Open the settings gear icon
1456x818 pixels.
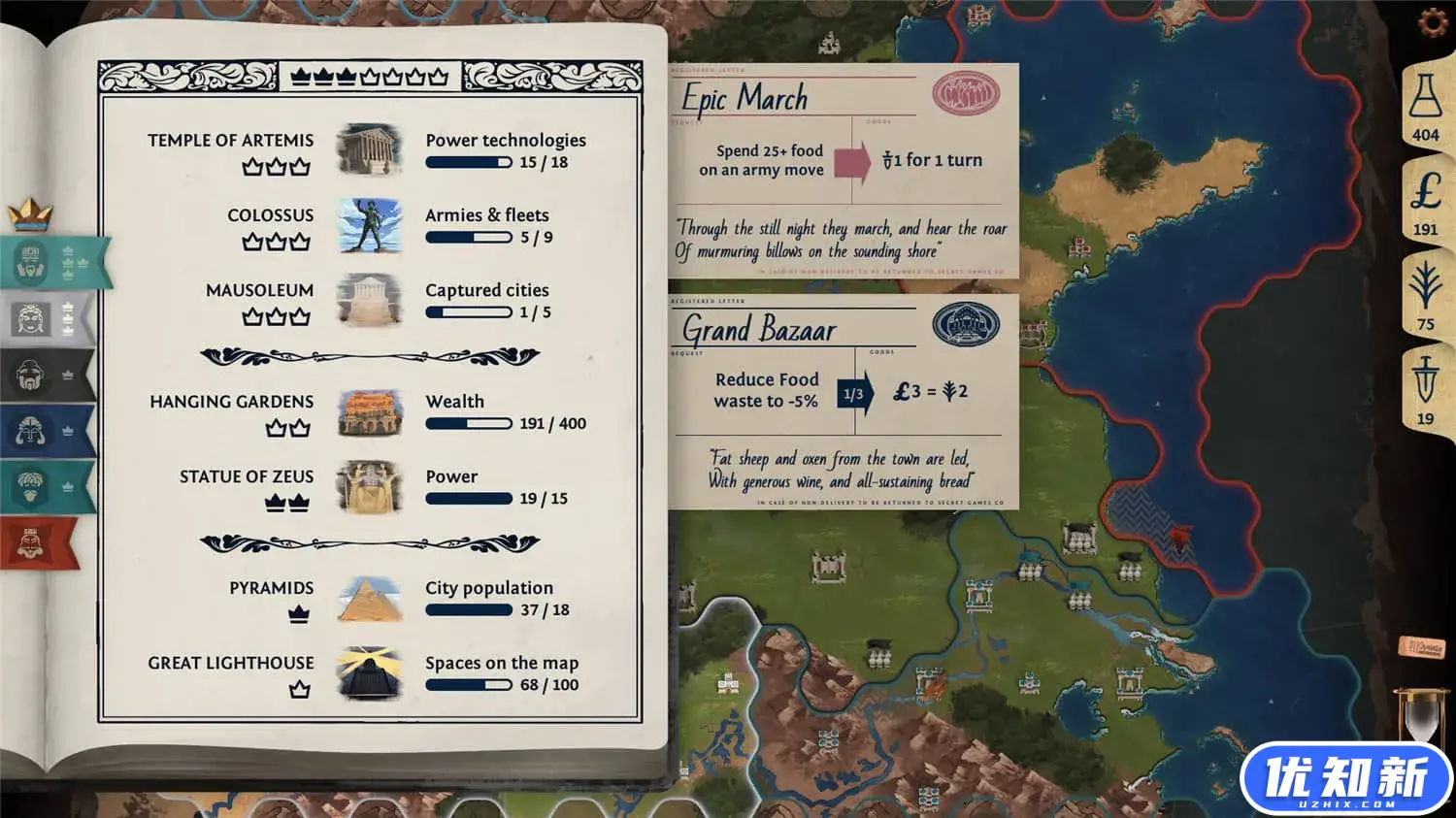tap(1433, 22)
